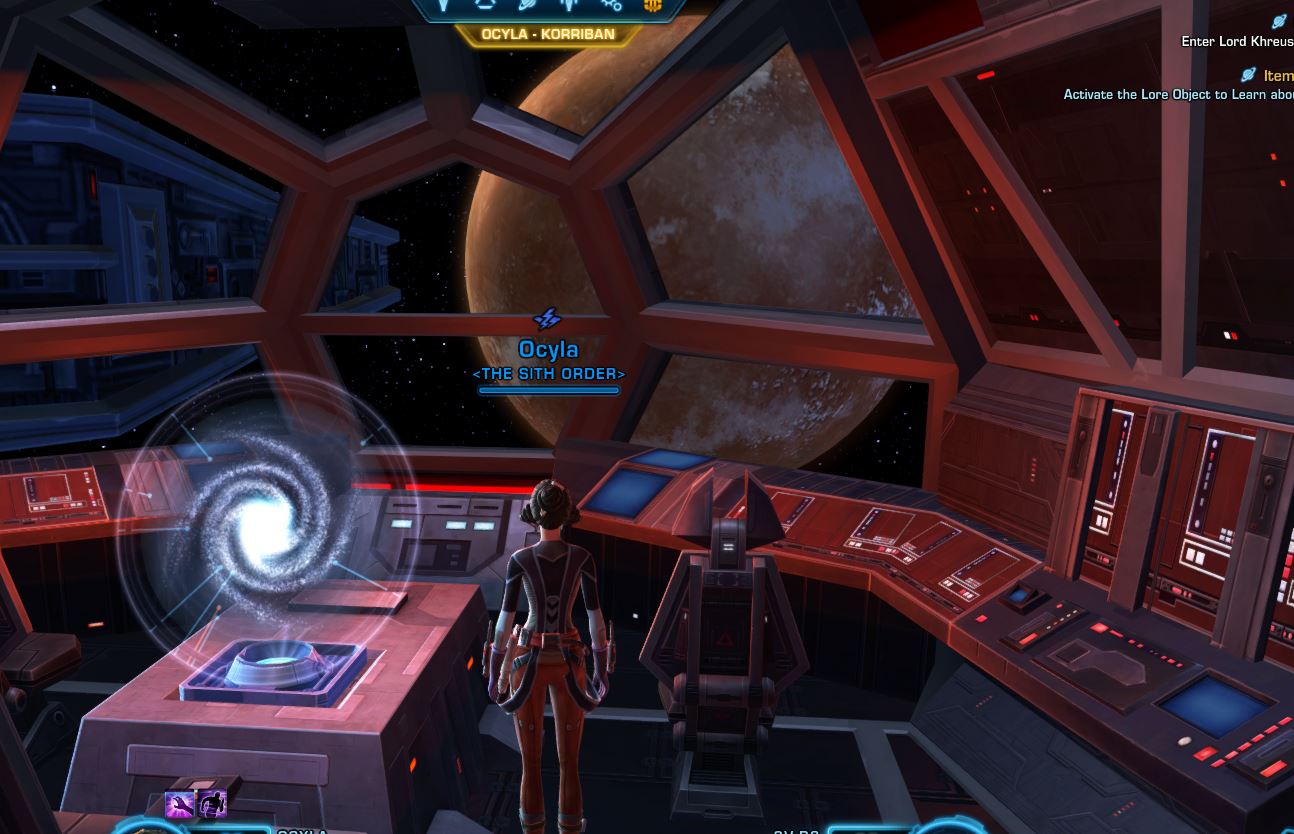Click the Ocyla - Korriban location banner
Image resolution: width=1294 pixels, height=834 pixels.
tap(547, 34)
